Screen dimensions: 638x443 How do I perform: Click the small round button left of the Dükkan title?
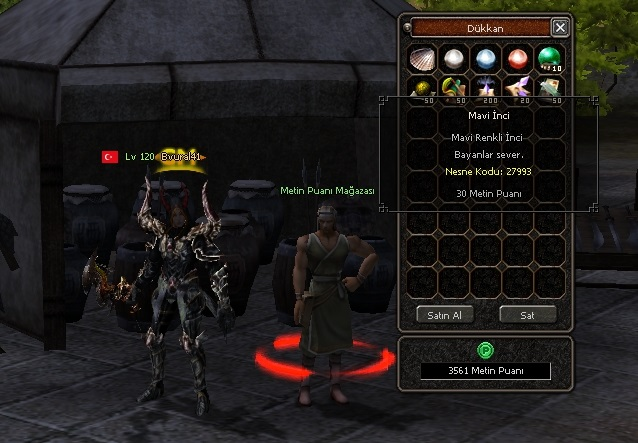click(x=406, y=28)
